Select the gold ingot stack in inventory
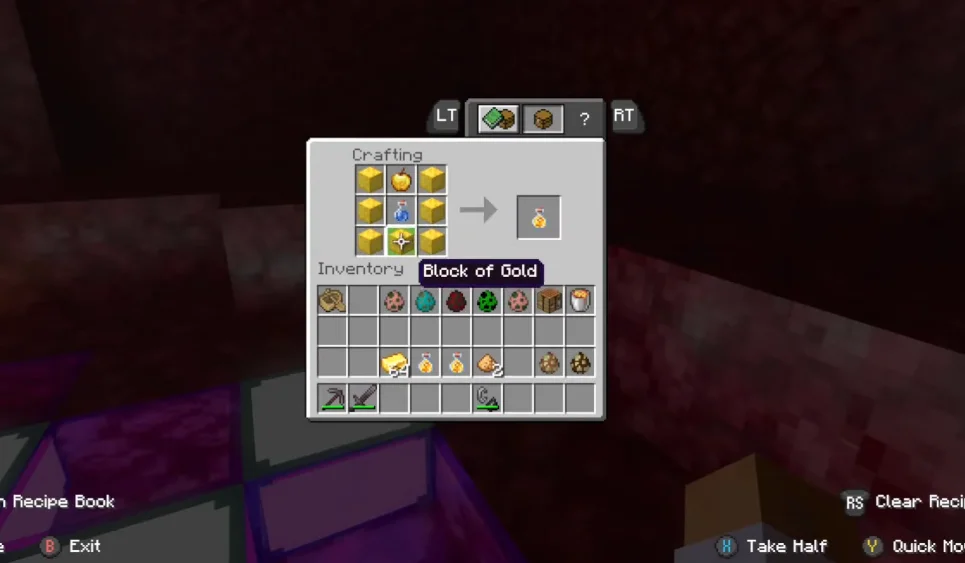 click(394, 363)
